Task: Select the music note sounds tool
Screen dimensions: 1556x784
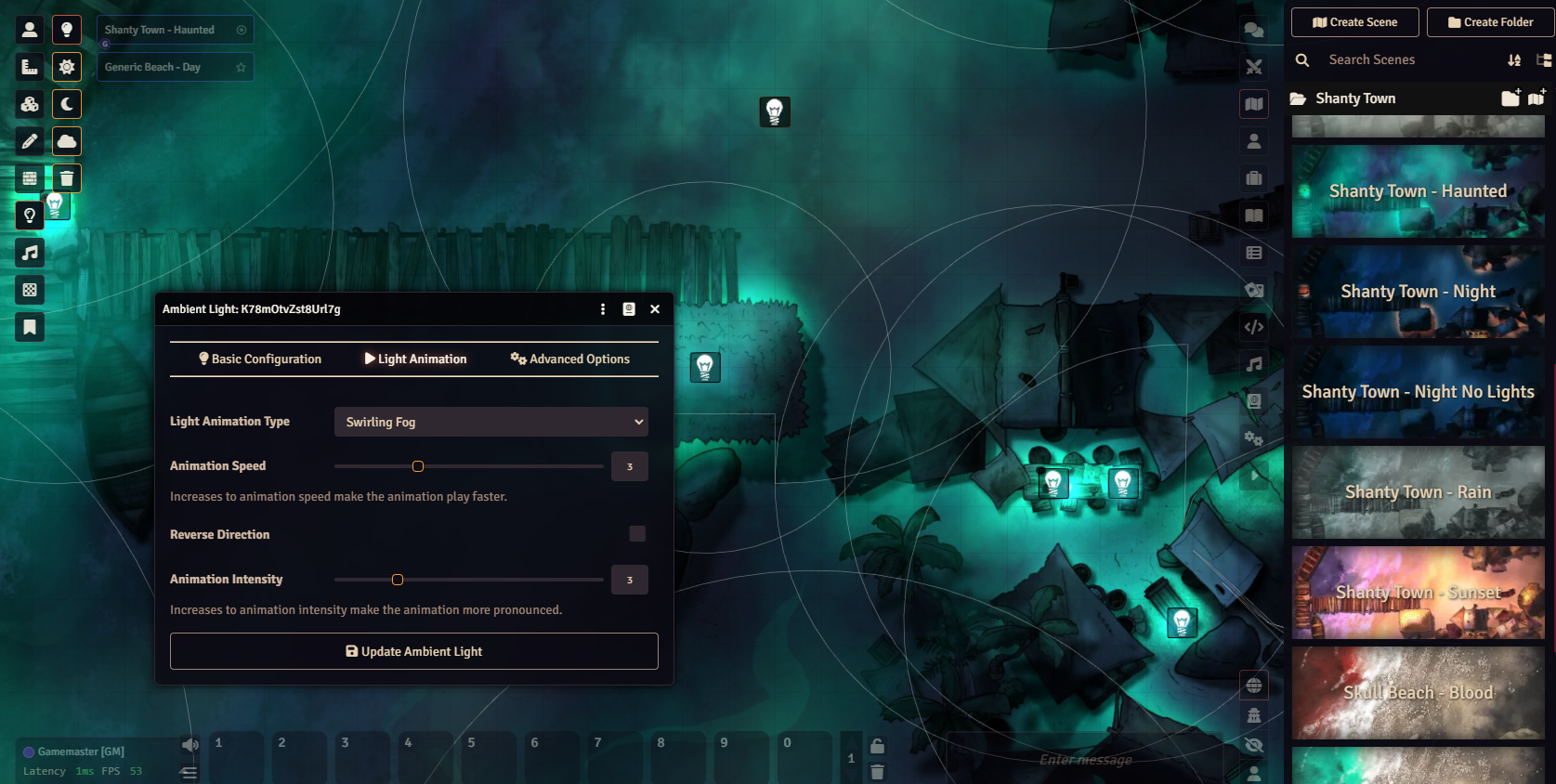Action: [x=30, y=253]
